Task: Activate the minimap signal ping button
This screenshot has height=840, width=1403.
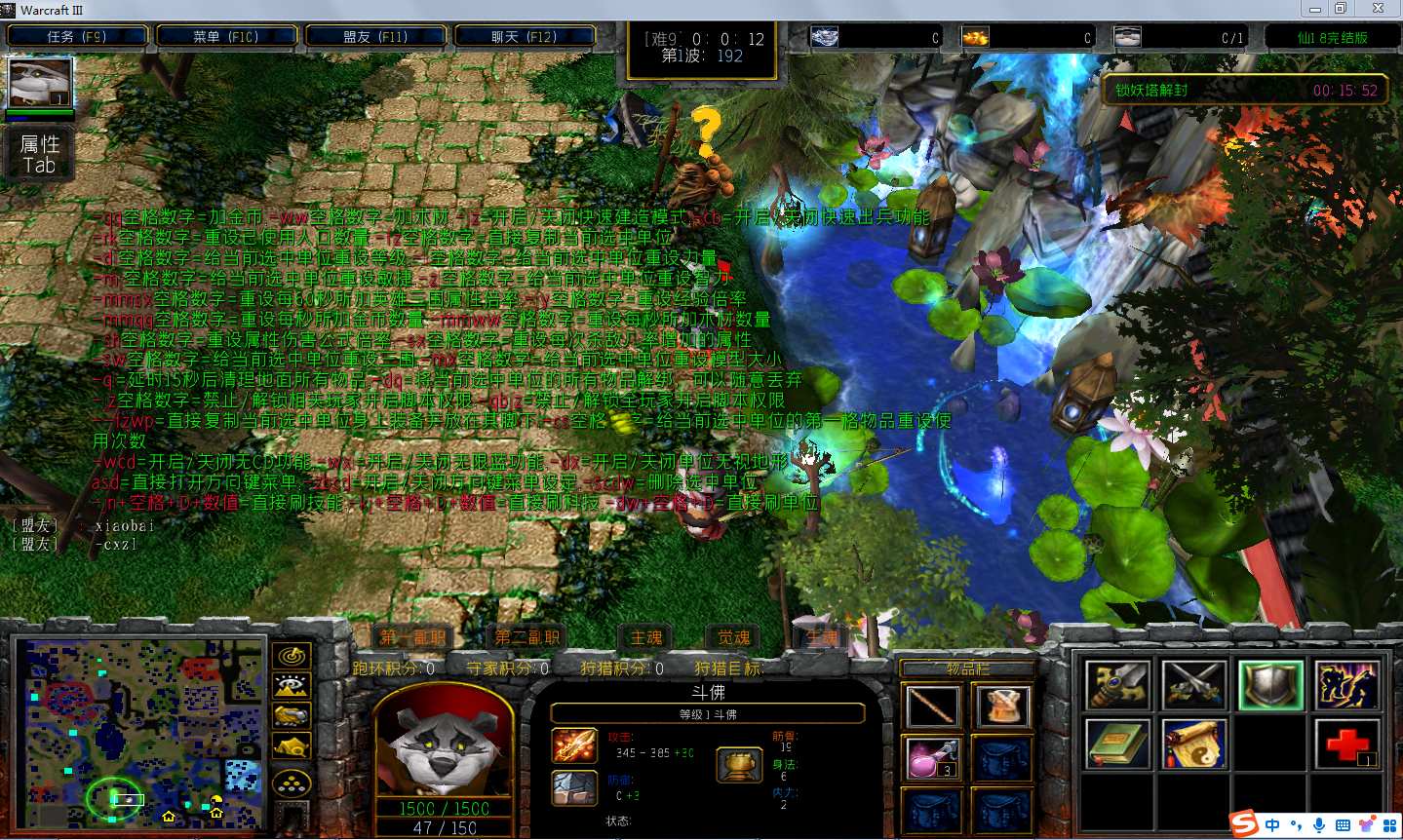Action: (292, 656)
